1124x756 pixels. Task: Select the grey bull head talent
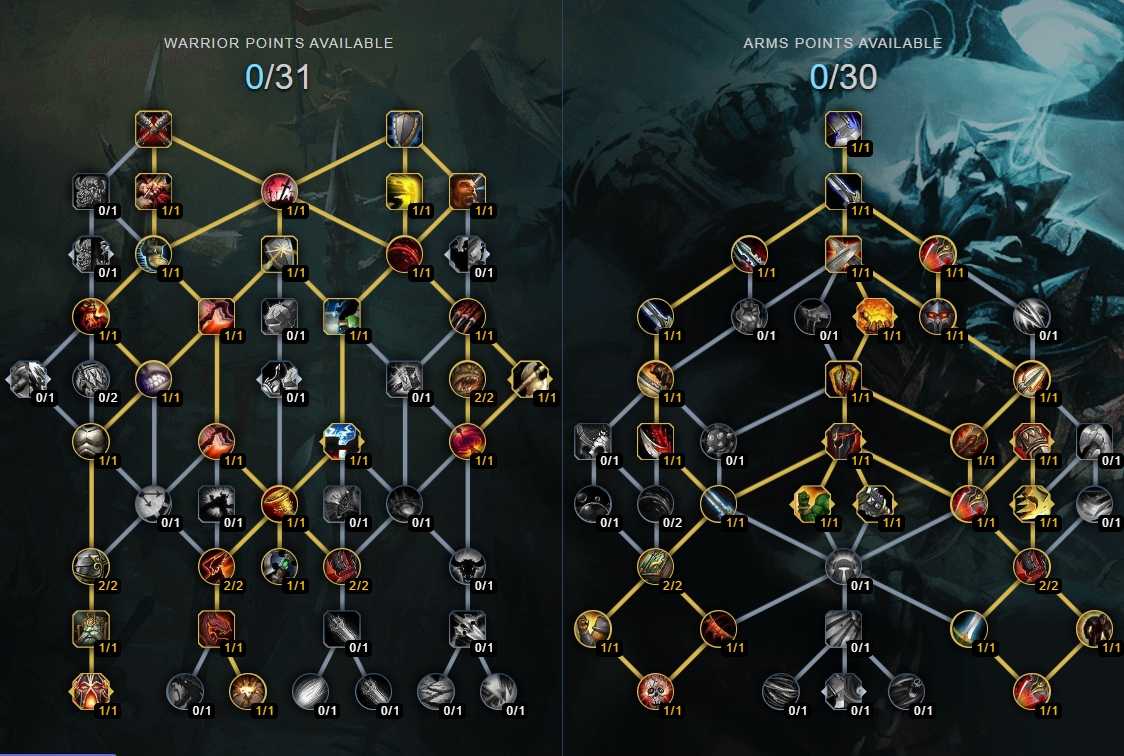[x=466, y=565]
